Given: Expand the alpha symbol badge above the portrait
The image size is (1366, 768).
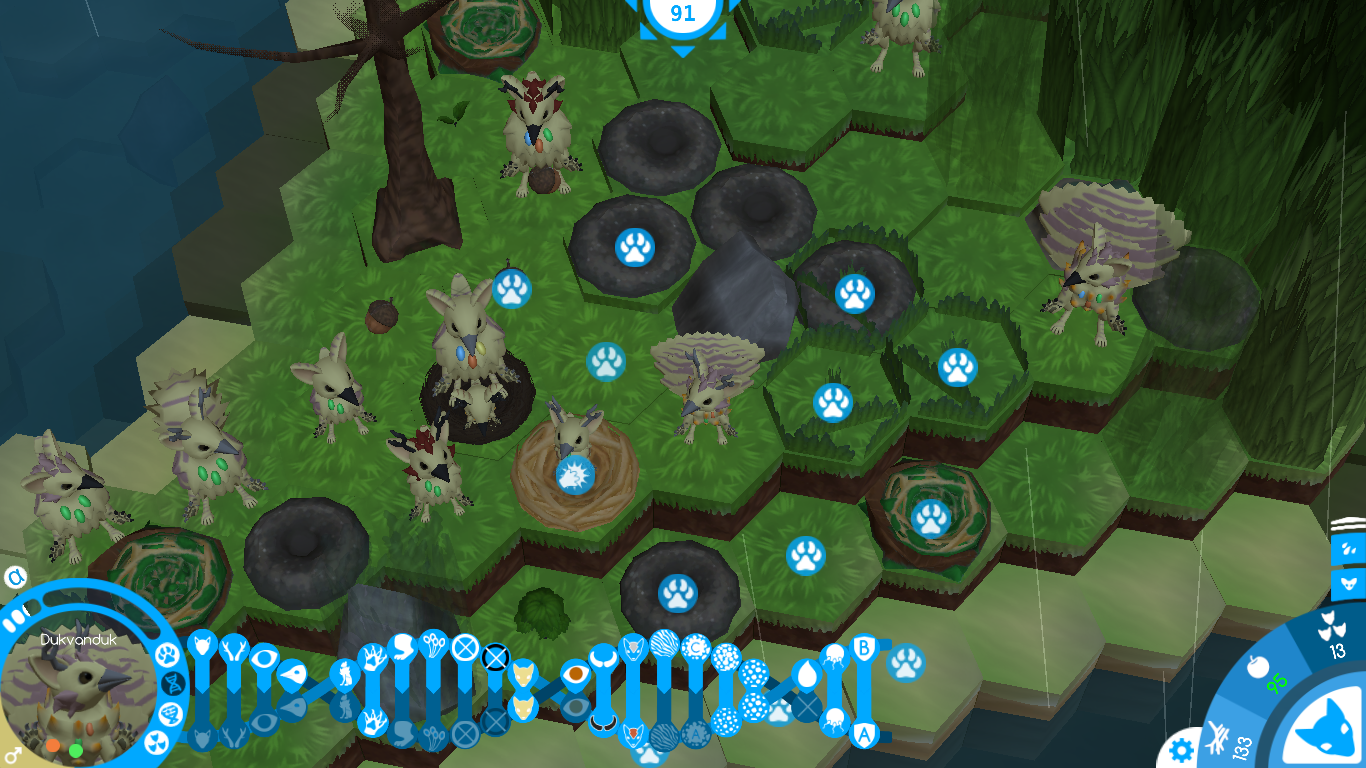Looking at the screenshot, I should click(15, 576).
